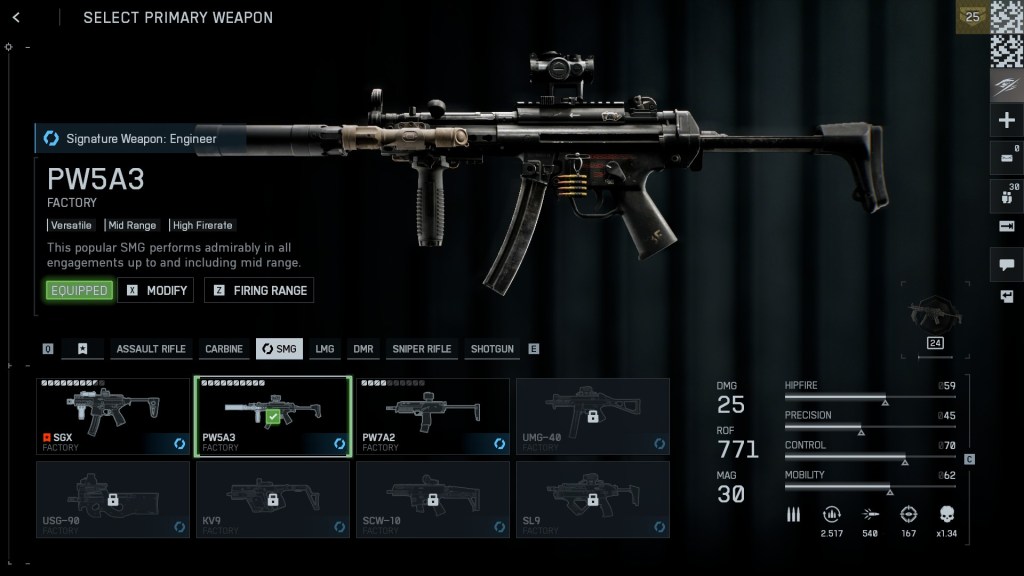Click the plus icon in the sidebar
1024x576 pixels.
[1006, 121]
